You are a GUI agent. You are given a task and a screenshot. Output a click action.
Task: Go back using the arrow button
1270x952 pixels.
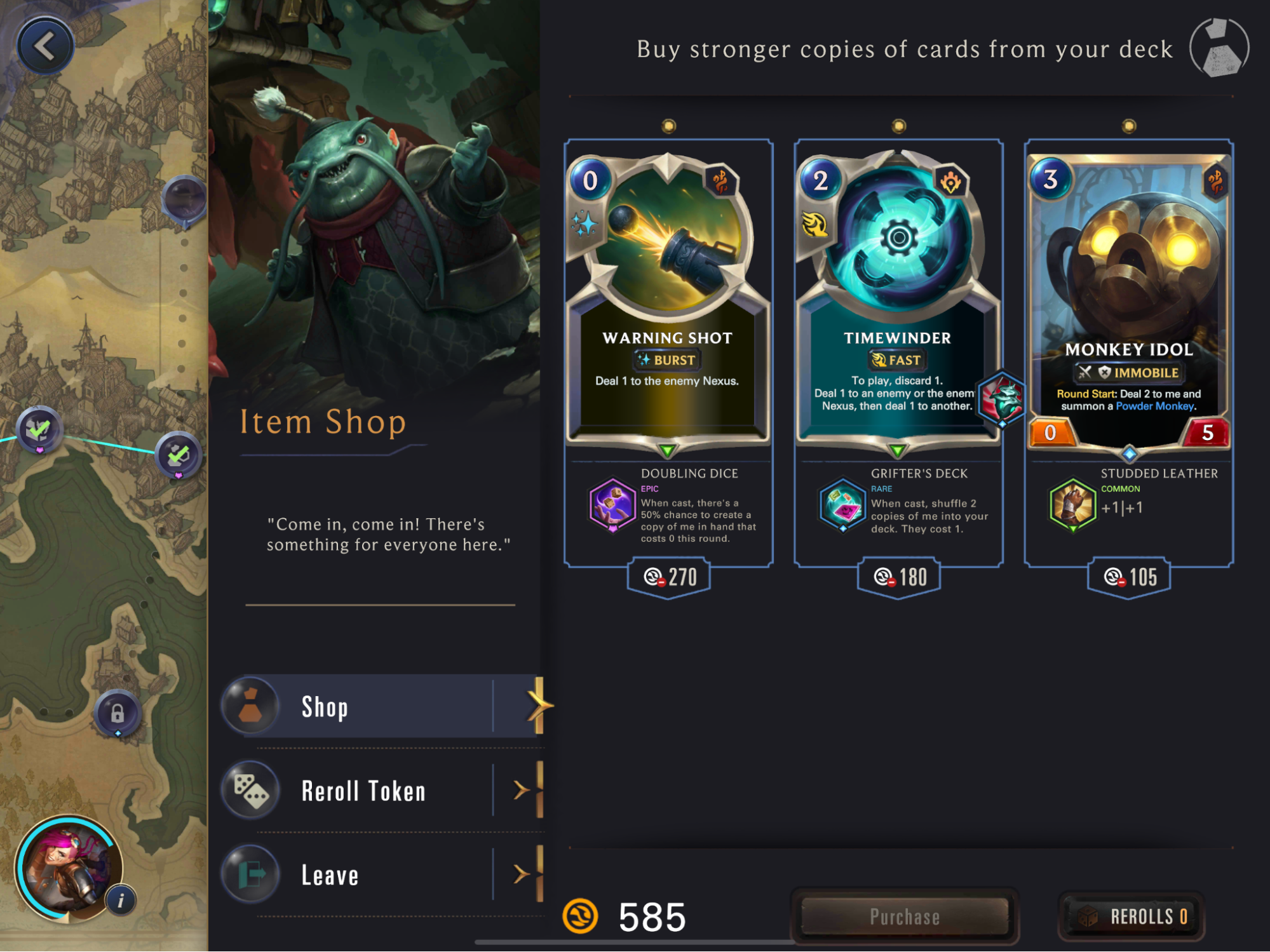(x=45, y=46)
